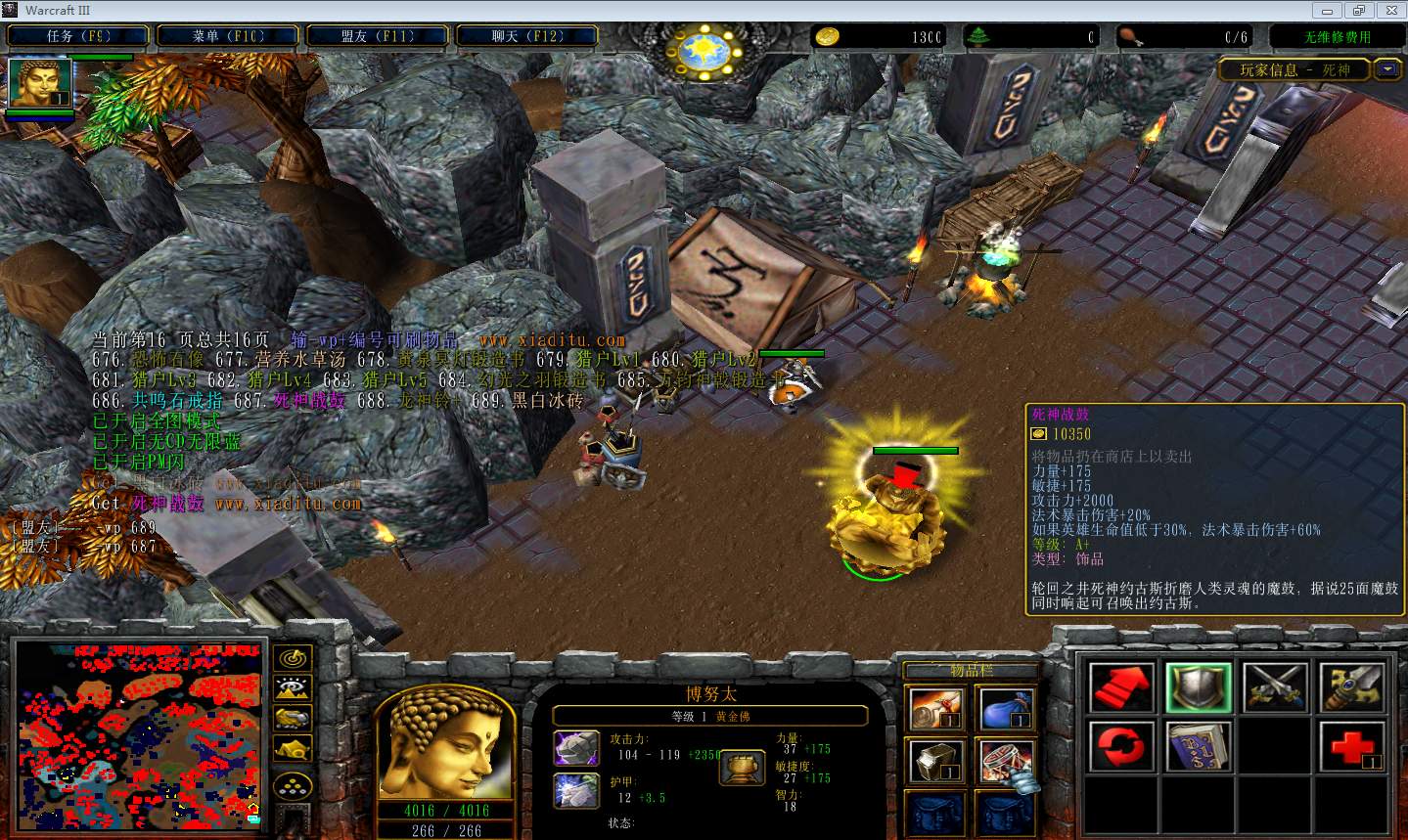Screen dimensions: 1408x840
Task: Open the 盟友 (F11) allies menu
Action: pyautogui.click(x=377, y=36)
